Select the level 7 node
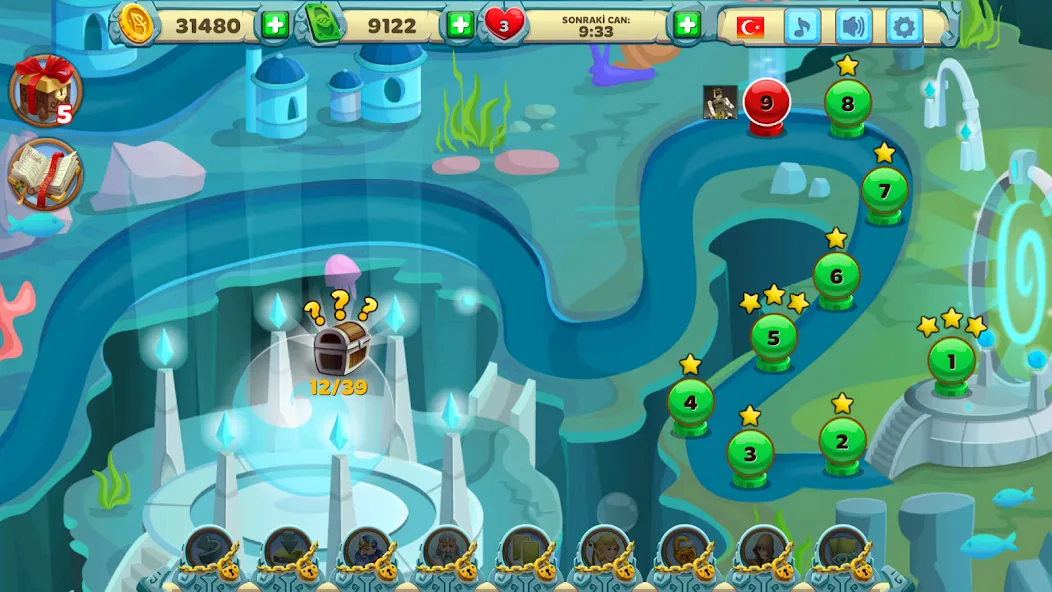Viewport: 1052px width, 592px height. tap(884, 190)
